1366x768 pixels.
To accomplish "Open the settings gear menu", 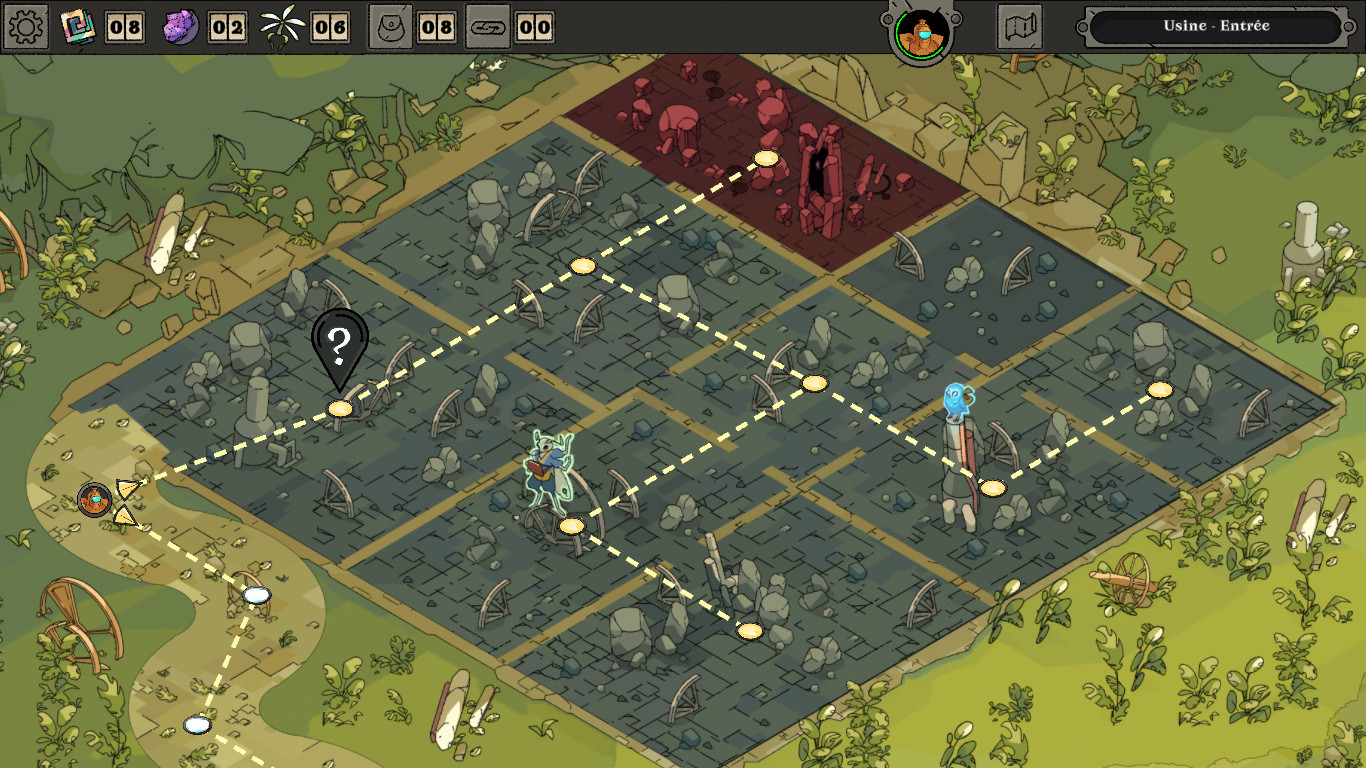I will click(25, 26).
